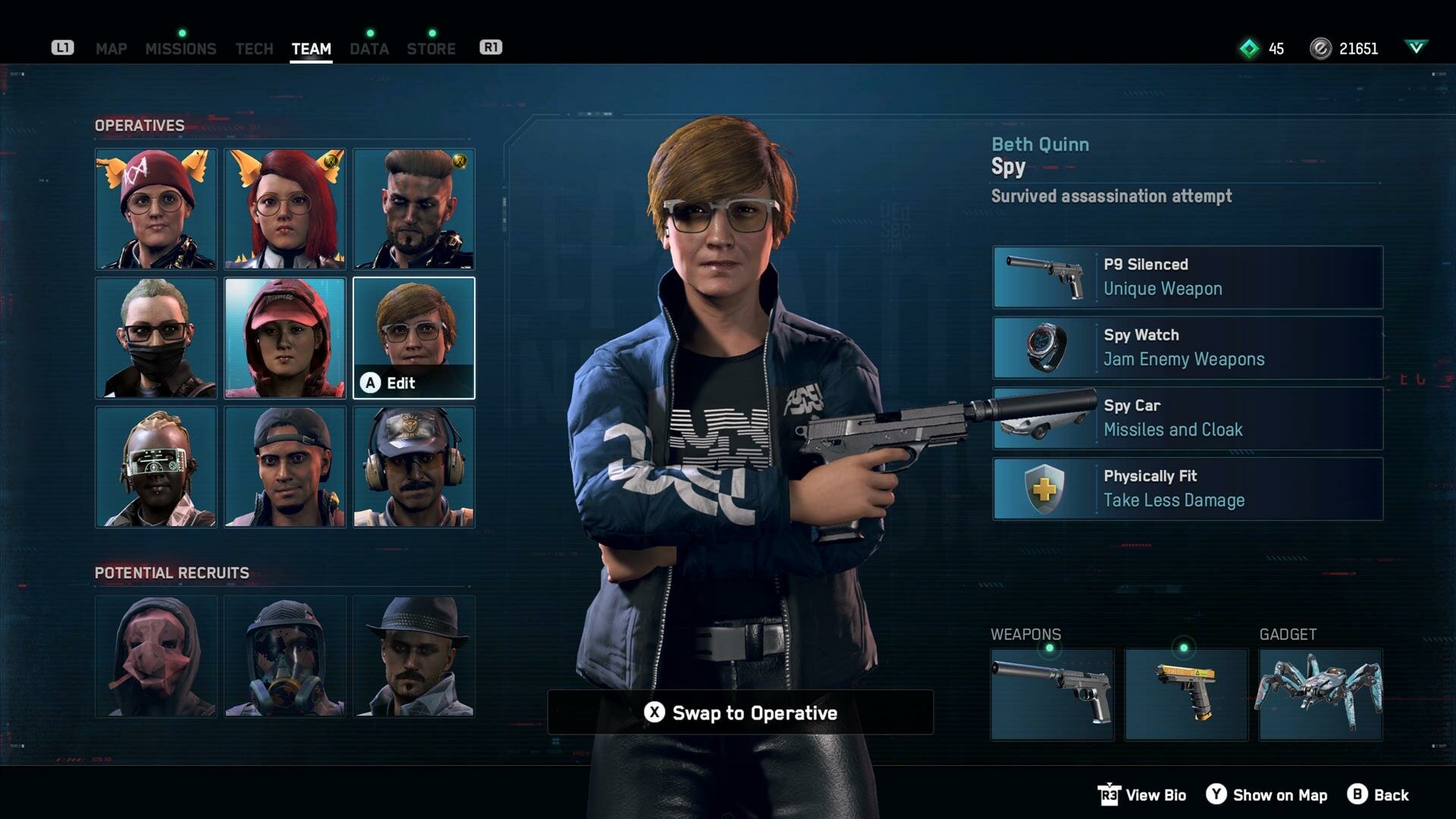Switch to the Store tab
Image resolution: width=1456 pixels, height=819 pixels.
pyautogui.click(x=431, y=49)
